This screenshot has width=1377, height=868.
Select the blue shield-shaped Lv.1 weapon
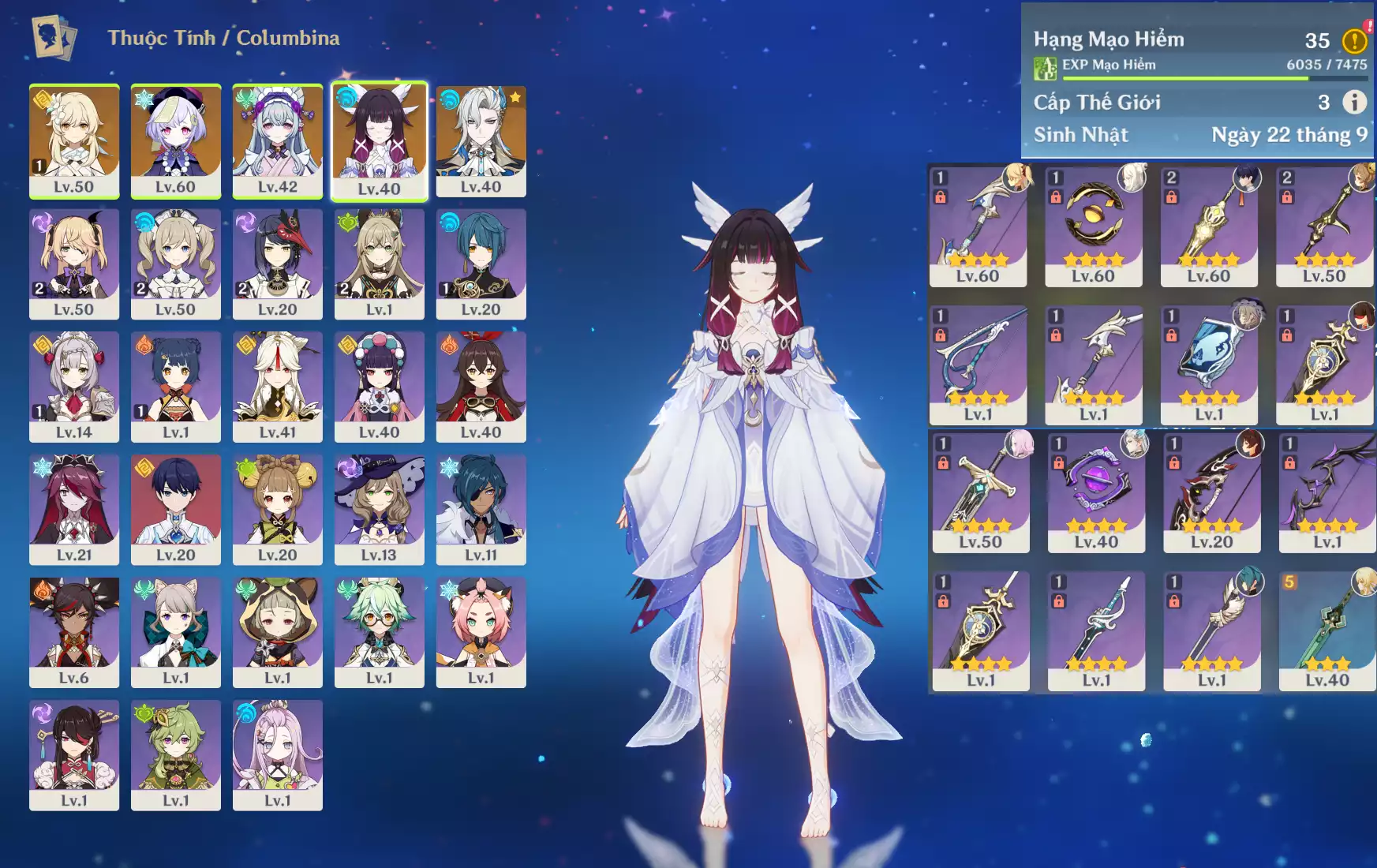point(1209,365)
